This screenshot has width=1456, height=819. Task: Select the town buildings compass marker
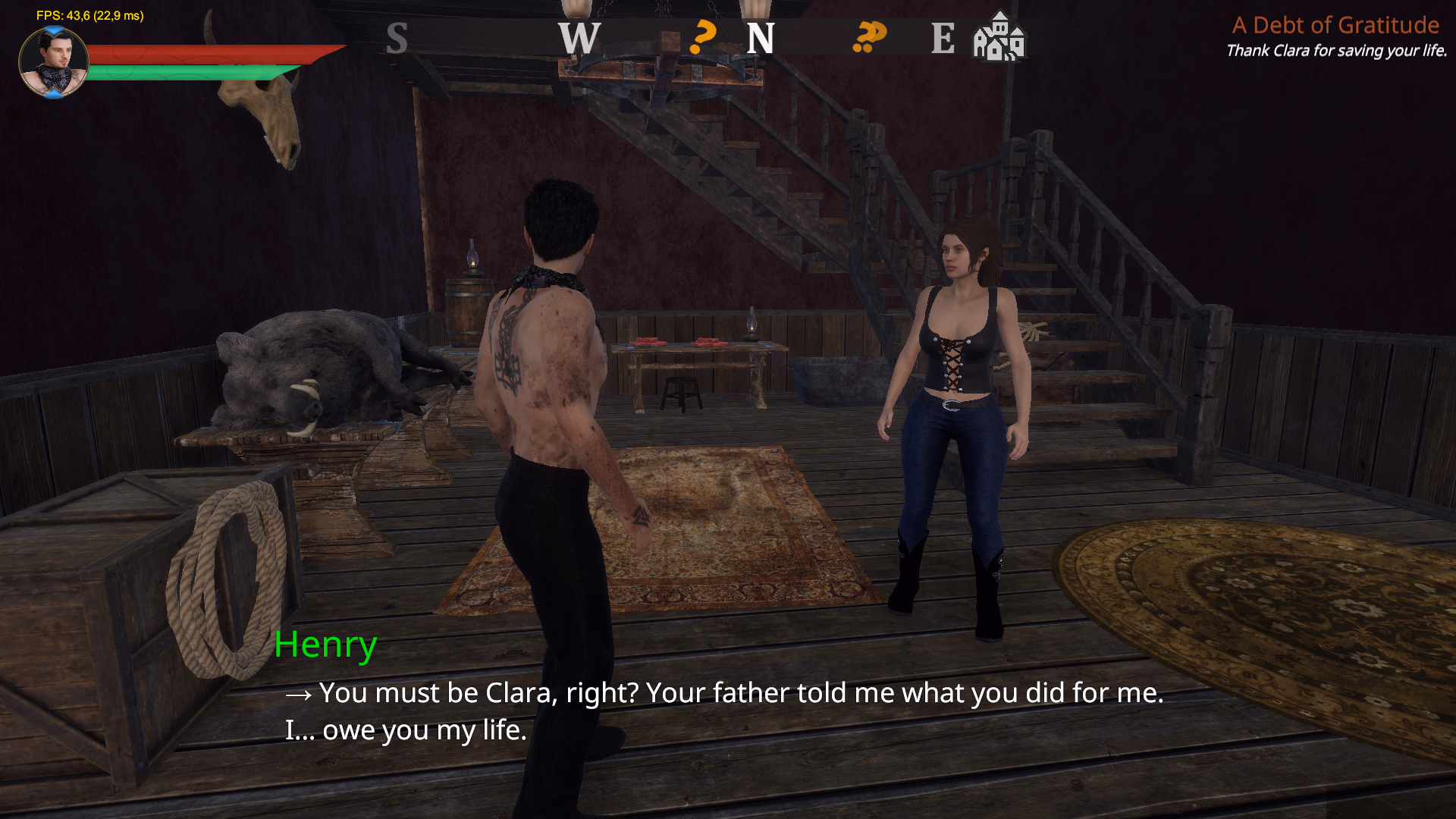(999, 37)
